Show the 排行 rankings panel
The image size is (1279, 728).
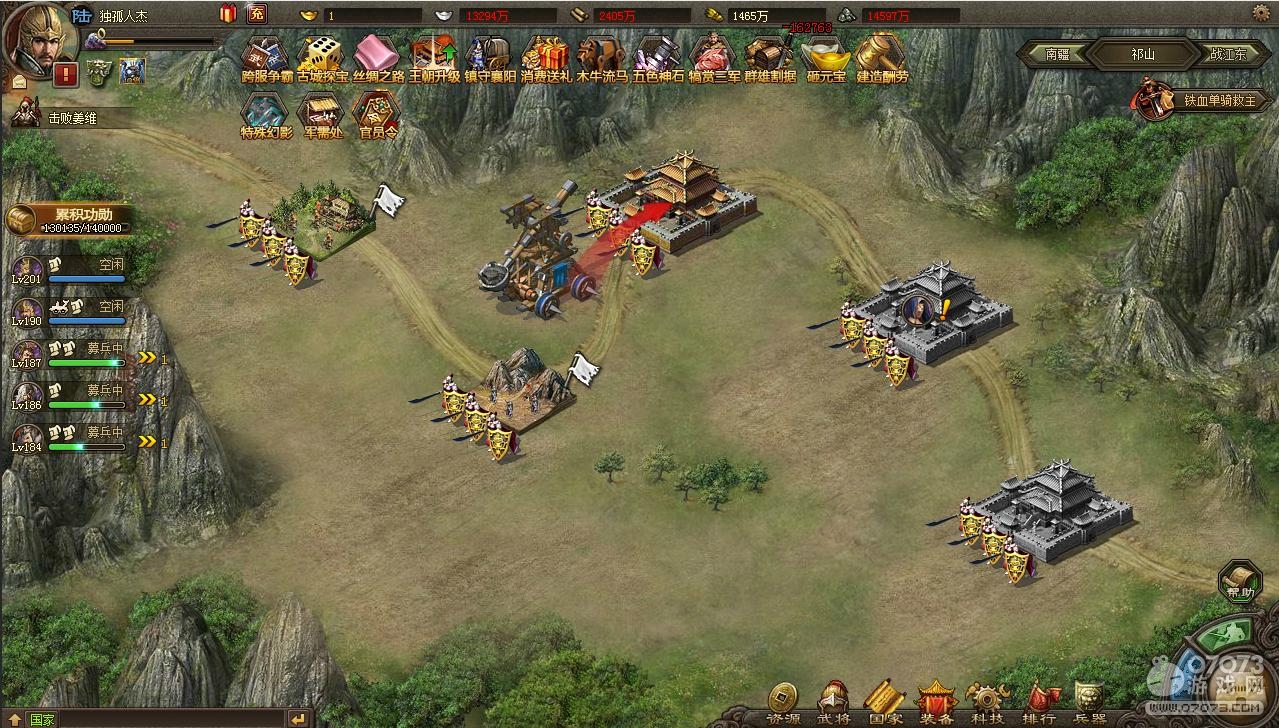(1039, 702)
